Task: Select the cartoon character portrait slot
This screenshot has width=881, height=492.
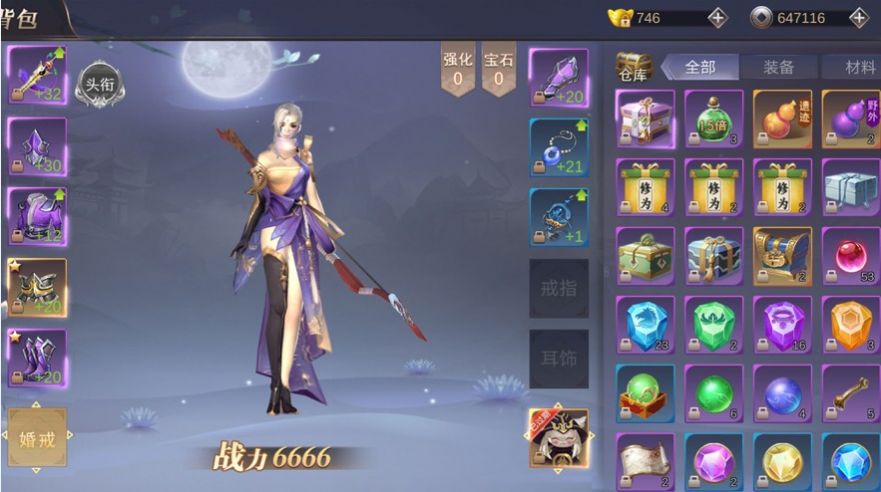Action: (558, 437)
